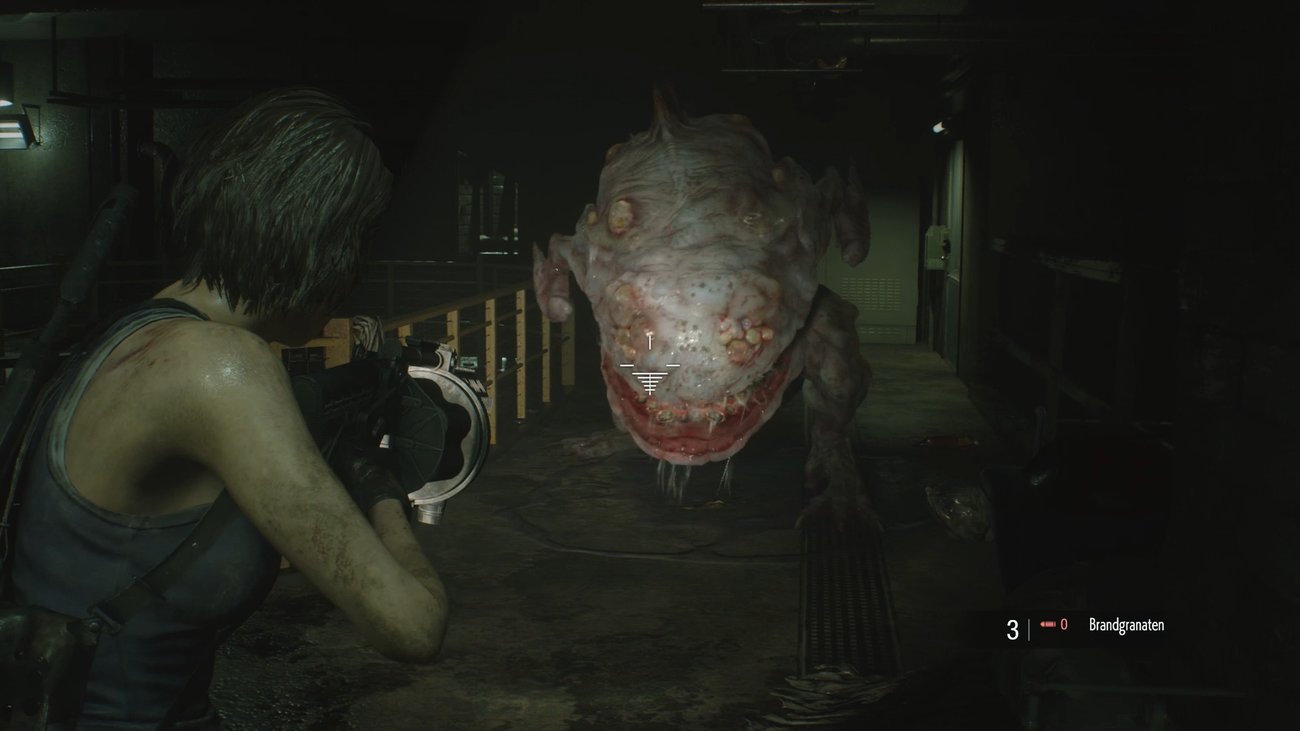The width and height of the screenshot is (1300, 731).
Task: Click the wall-mounted box near the door
Action: tap(937, 247)
